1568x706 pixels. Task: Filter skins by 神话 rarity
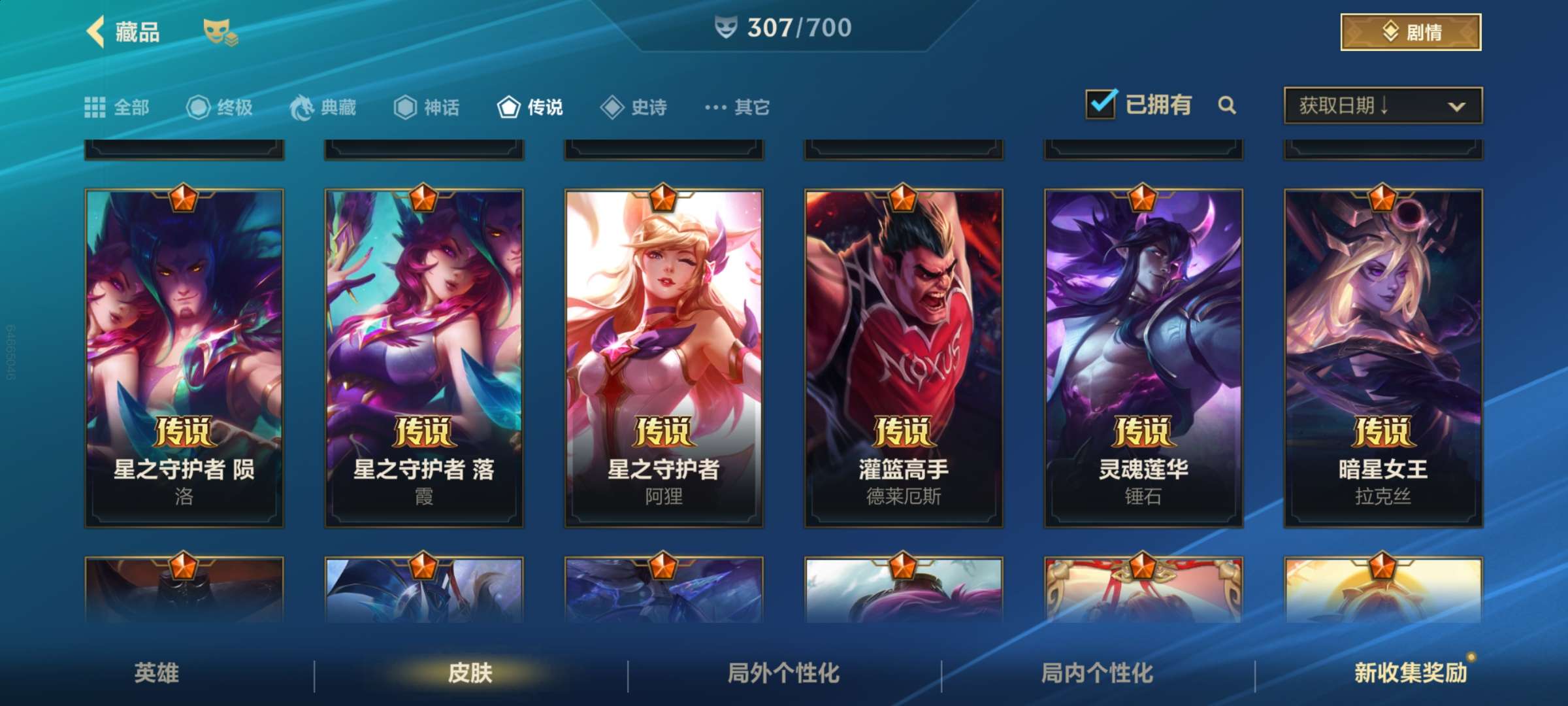point(427,107)
